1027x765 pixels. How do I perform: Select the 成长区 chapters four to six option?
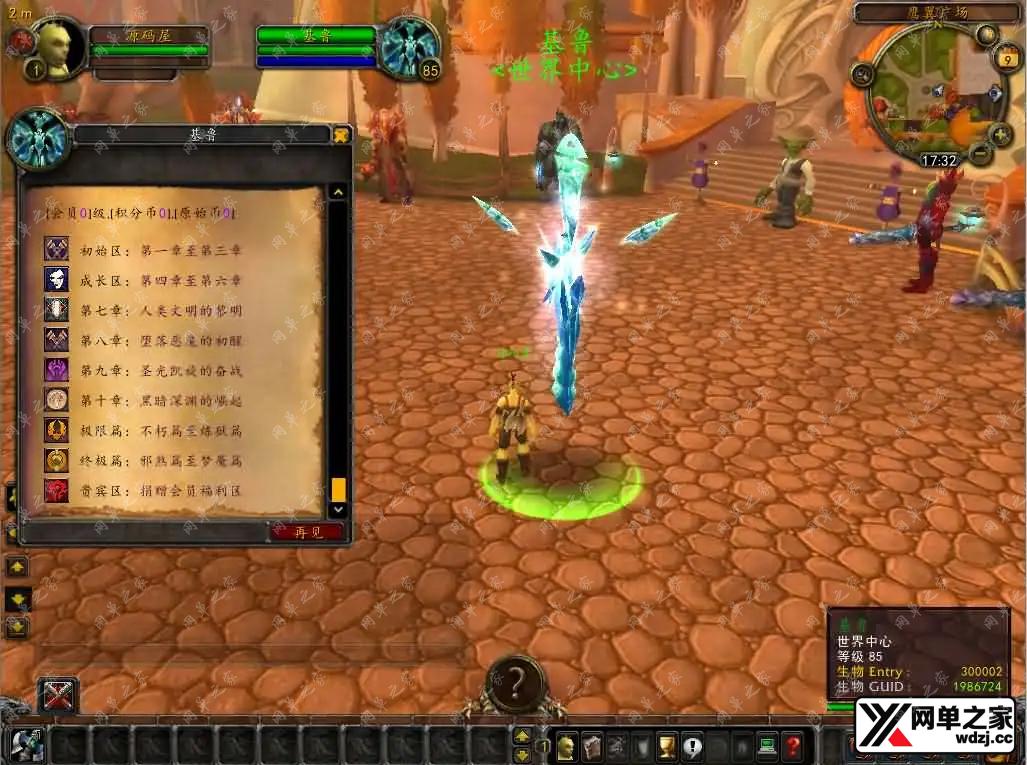[160, 280]
